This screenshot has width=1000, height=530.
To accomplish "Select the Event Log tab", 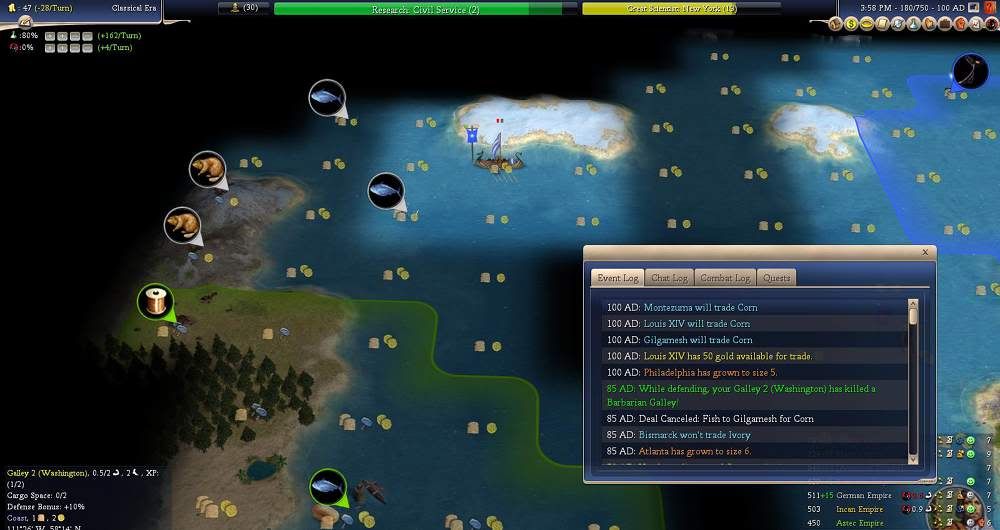I will click(x=616, y=278).
